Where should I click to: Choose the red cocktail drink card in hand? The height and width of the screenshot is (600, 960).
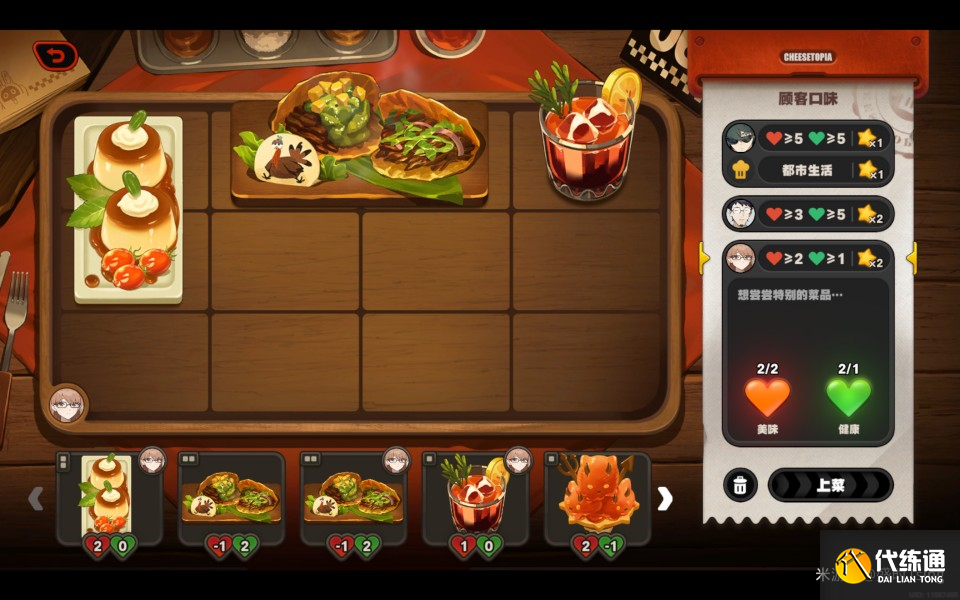[x=475, y=498]
